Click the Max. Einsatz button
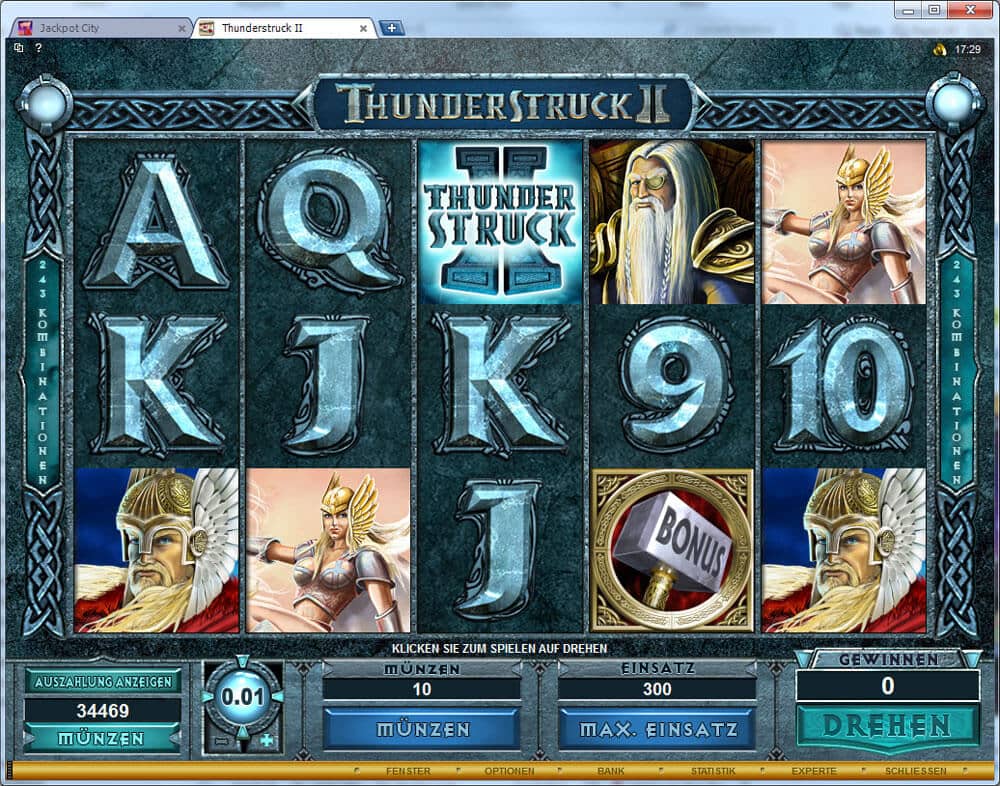The height and width of the screenshot is (786, 1000). [656, 729]
